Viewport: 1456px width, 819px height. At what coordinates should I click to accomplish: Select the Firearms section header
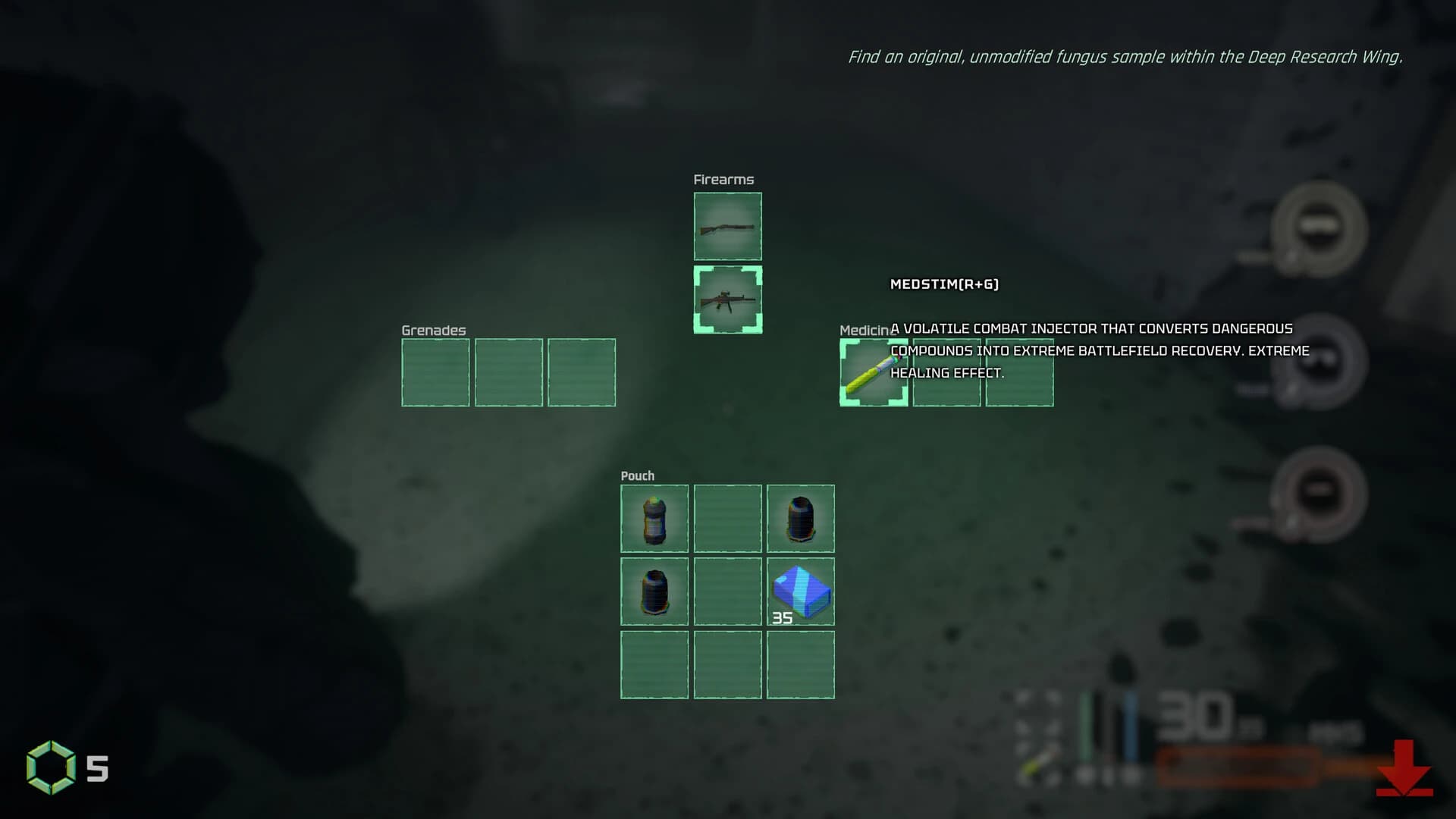[x=723, y=179]
